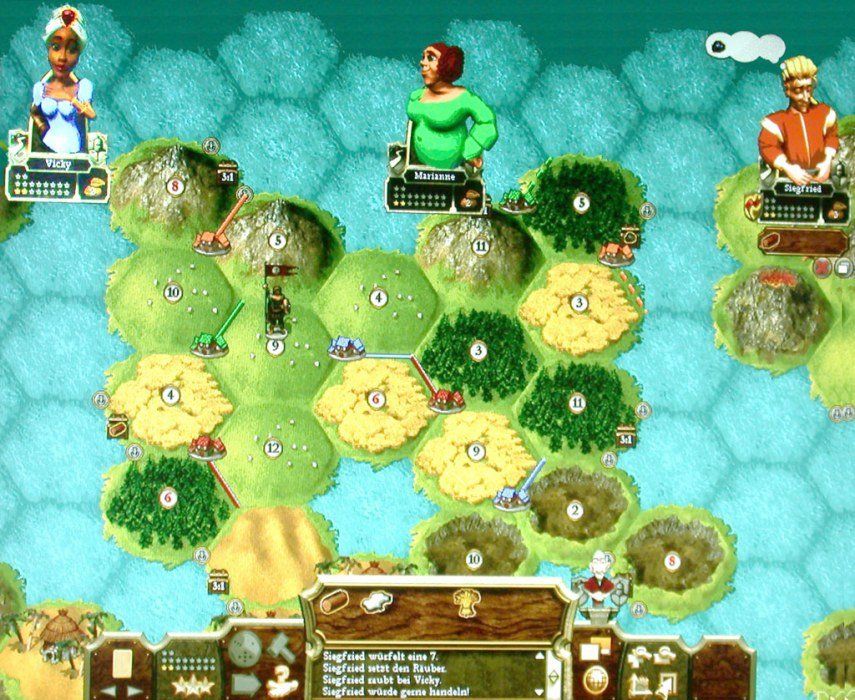Select the development card icon
855x700 pixels.
122,662
